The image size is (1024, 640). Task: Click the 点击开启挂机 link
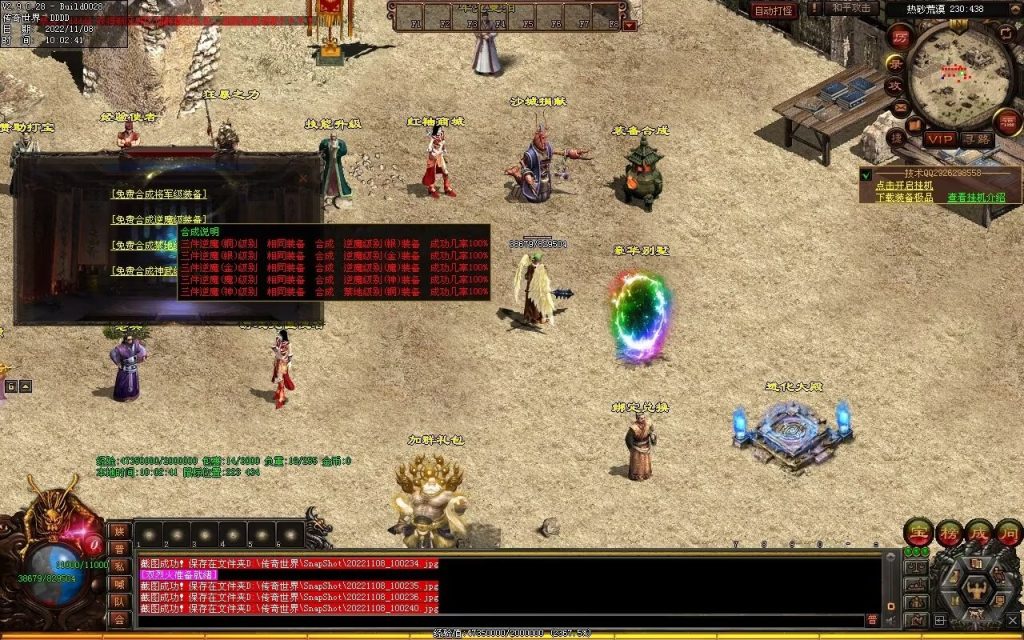pyautogui.click(x=903, y=185)
